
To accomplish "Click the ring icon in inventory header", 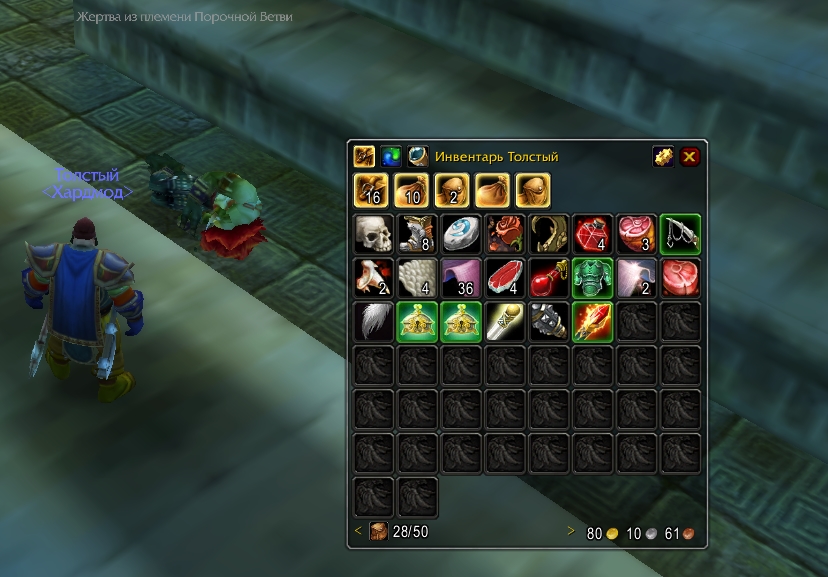I will coord(418,157).
